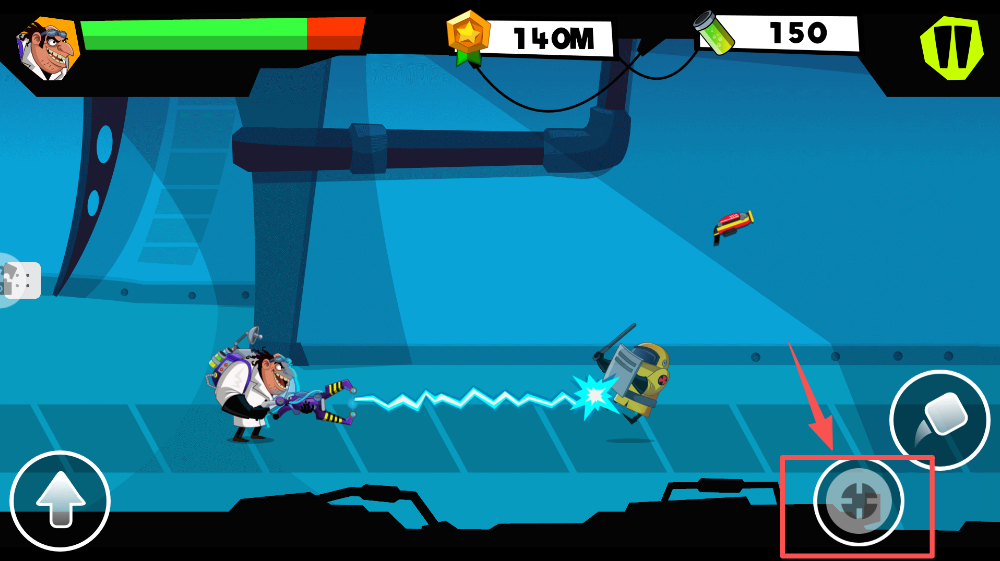This screenshot has width=1000, height=561.
Task: Fire weapon using the crosshair button
Action: [x=858, y=501]
